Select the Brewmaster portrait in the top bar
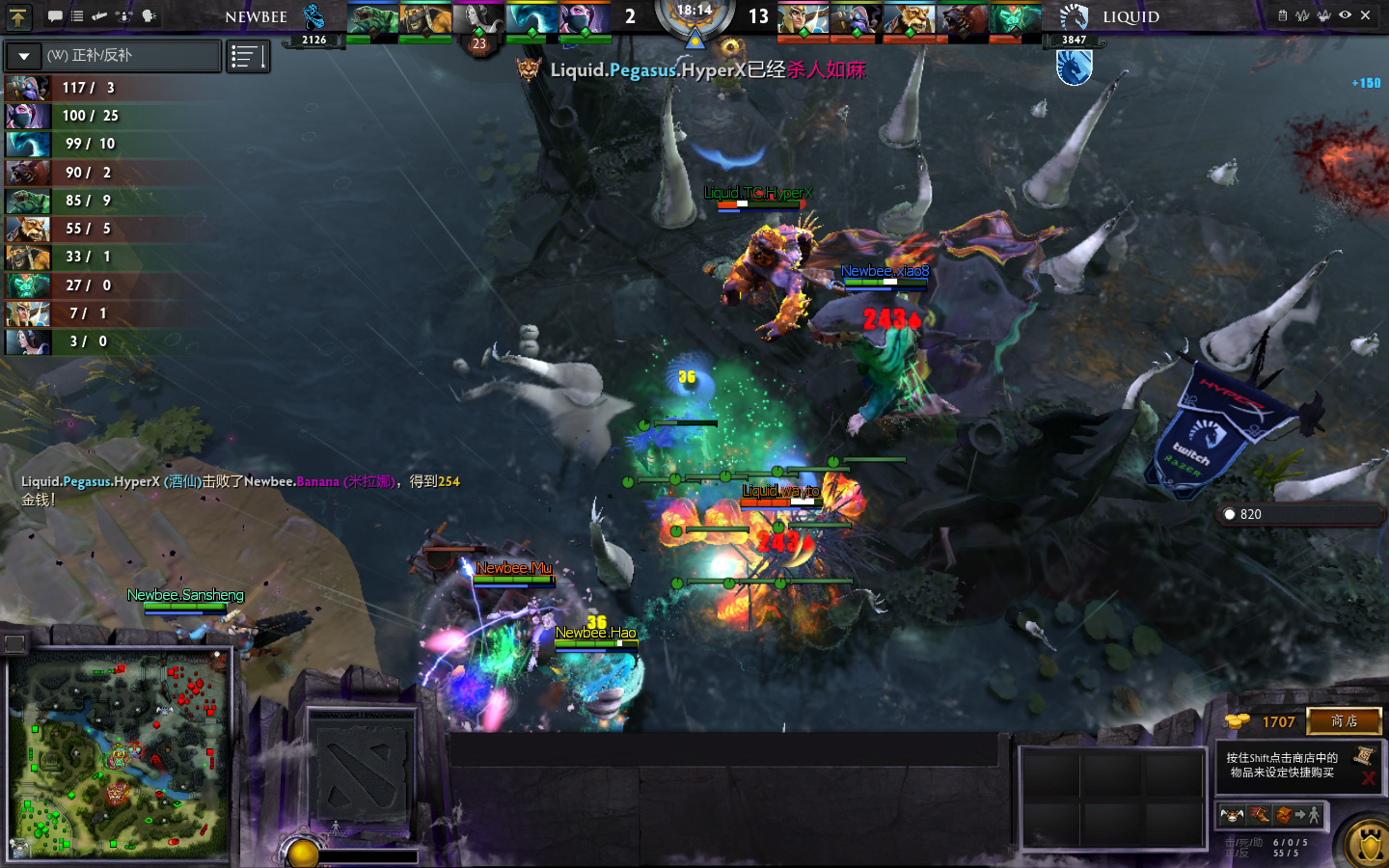The width and height of the screenshot is (1389, 868). point(909,19)
